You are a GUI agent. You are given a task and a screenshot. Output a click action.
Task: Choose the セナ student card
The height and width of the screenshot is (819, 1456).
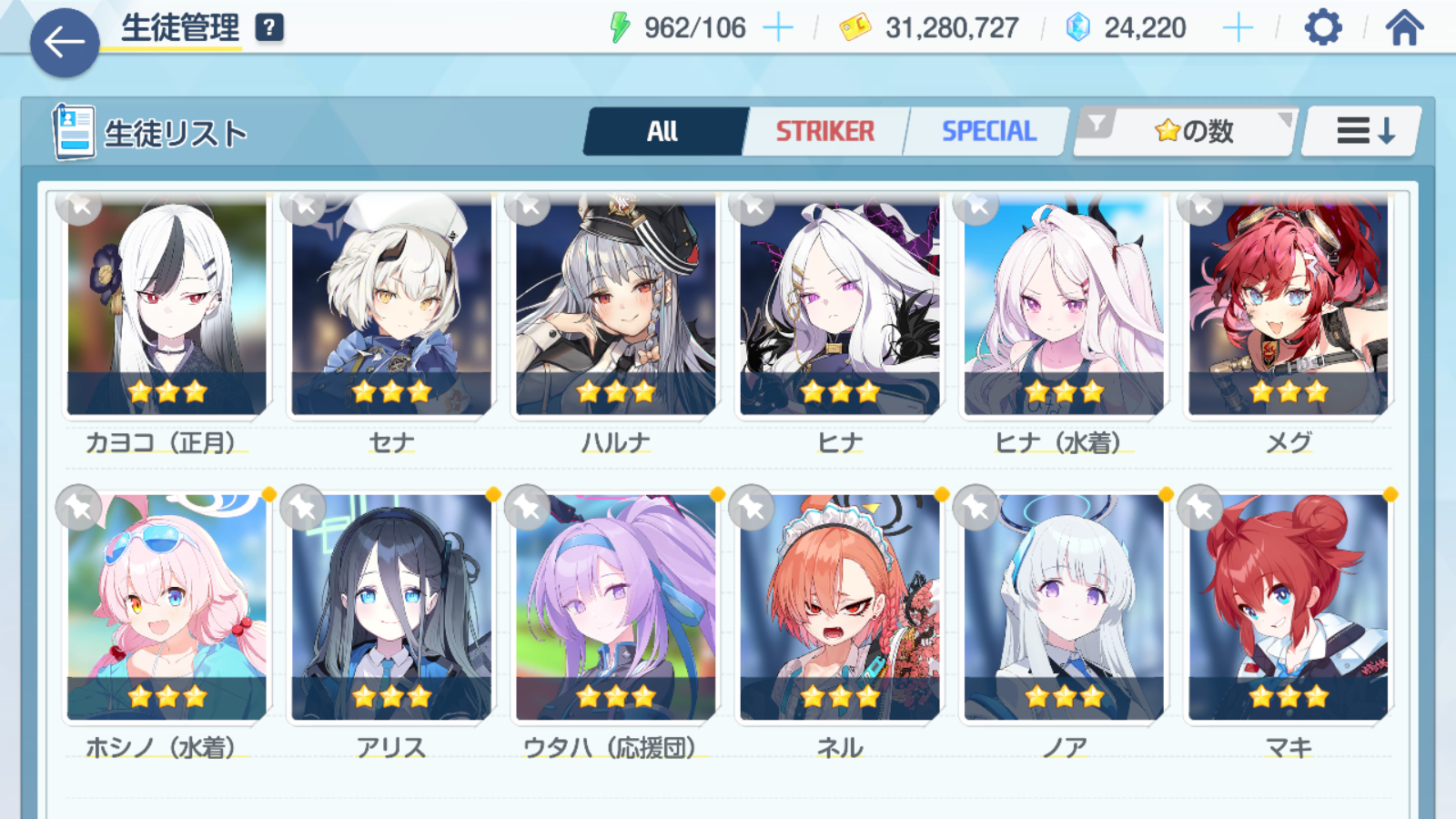(x=391, y=305)
